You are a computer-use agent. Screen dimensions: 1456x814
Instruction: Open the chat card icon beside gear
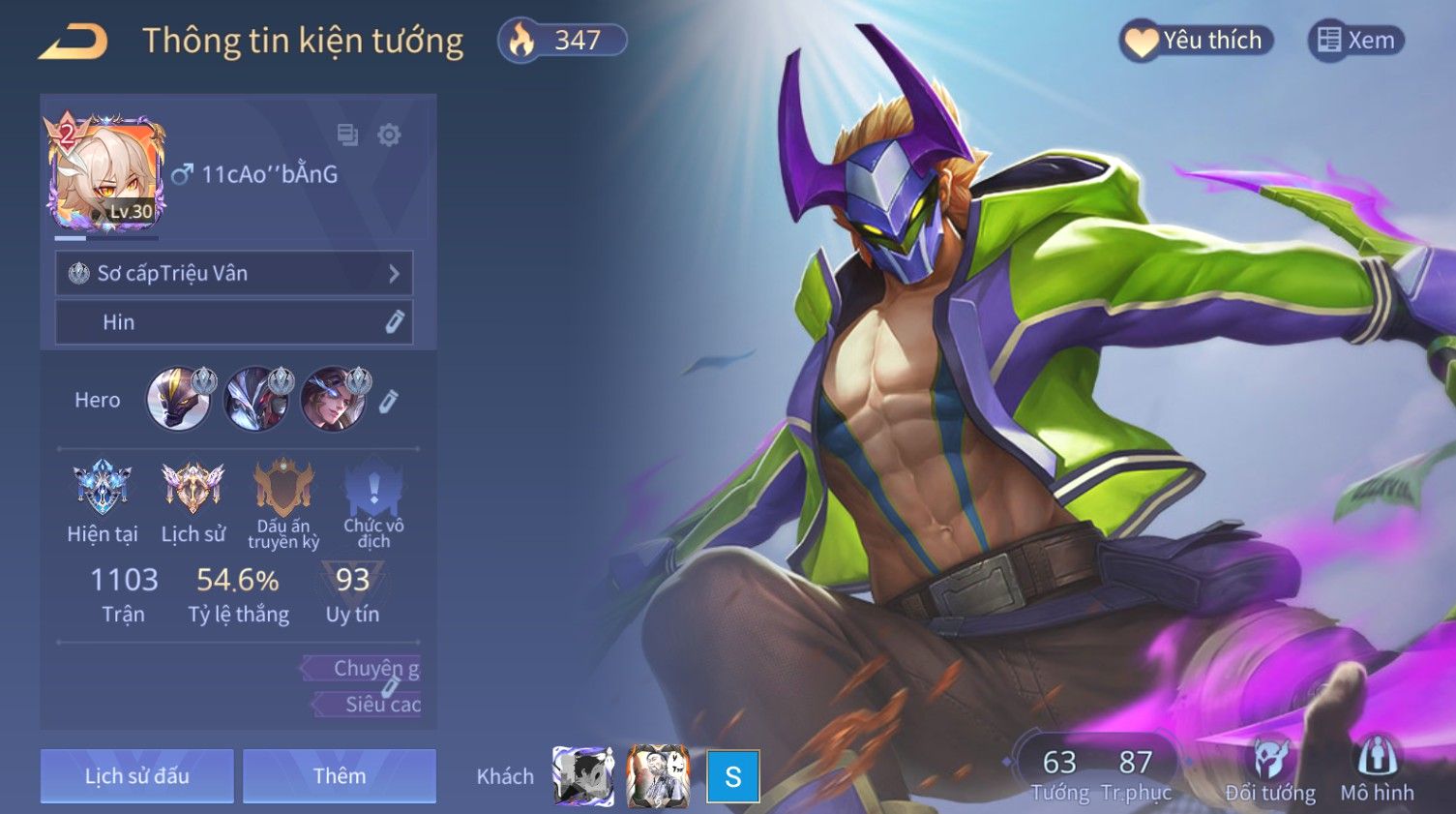coord(347,135)
